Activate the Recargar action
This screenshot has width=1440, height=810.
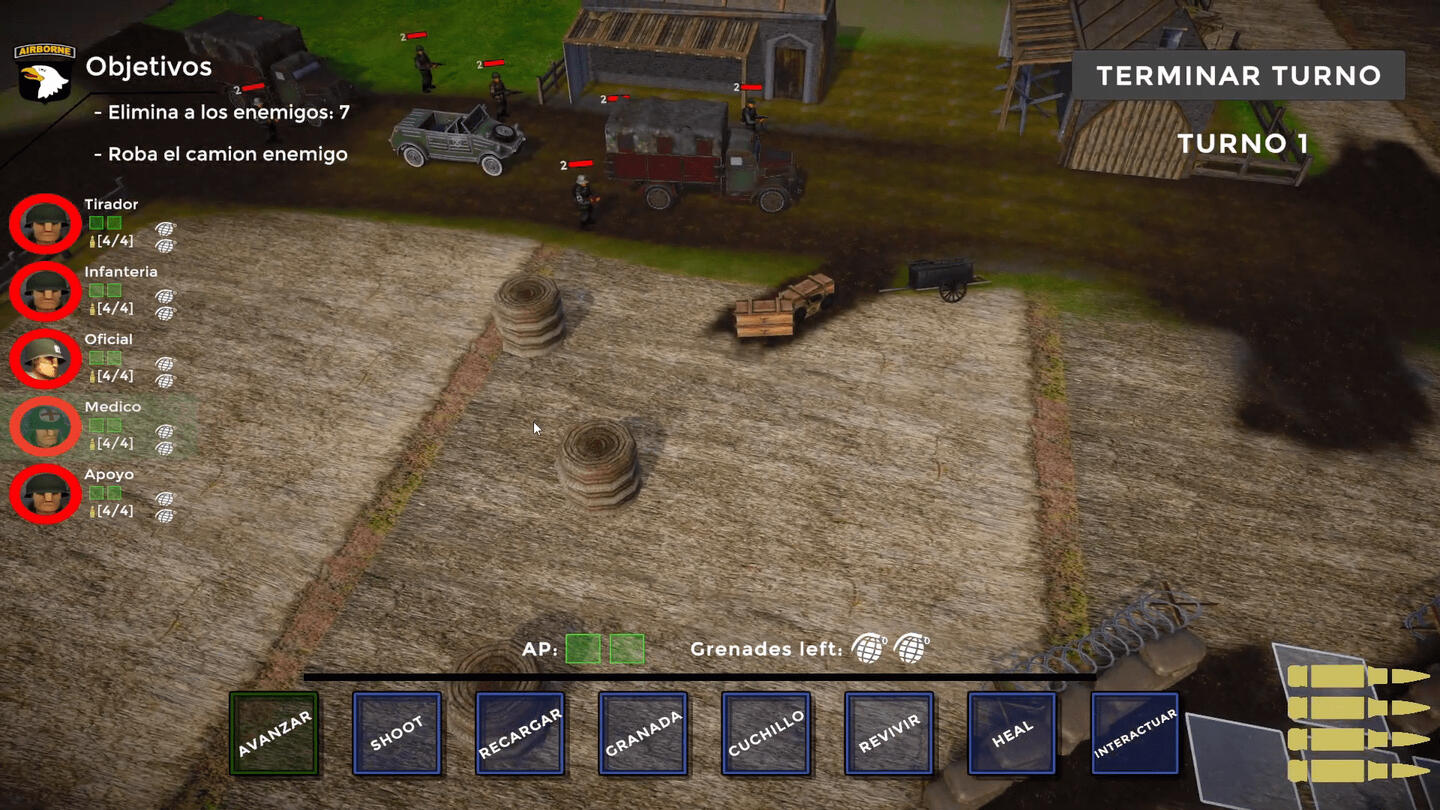520,733
